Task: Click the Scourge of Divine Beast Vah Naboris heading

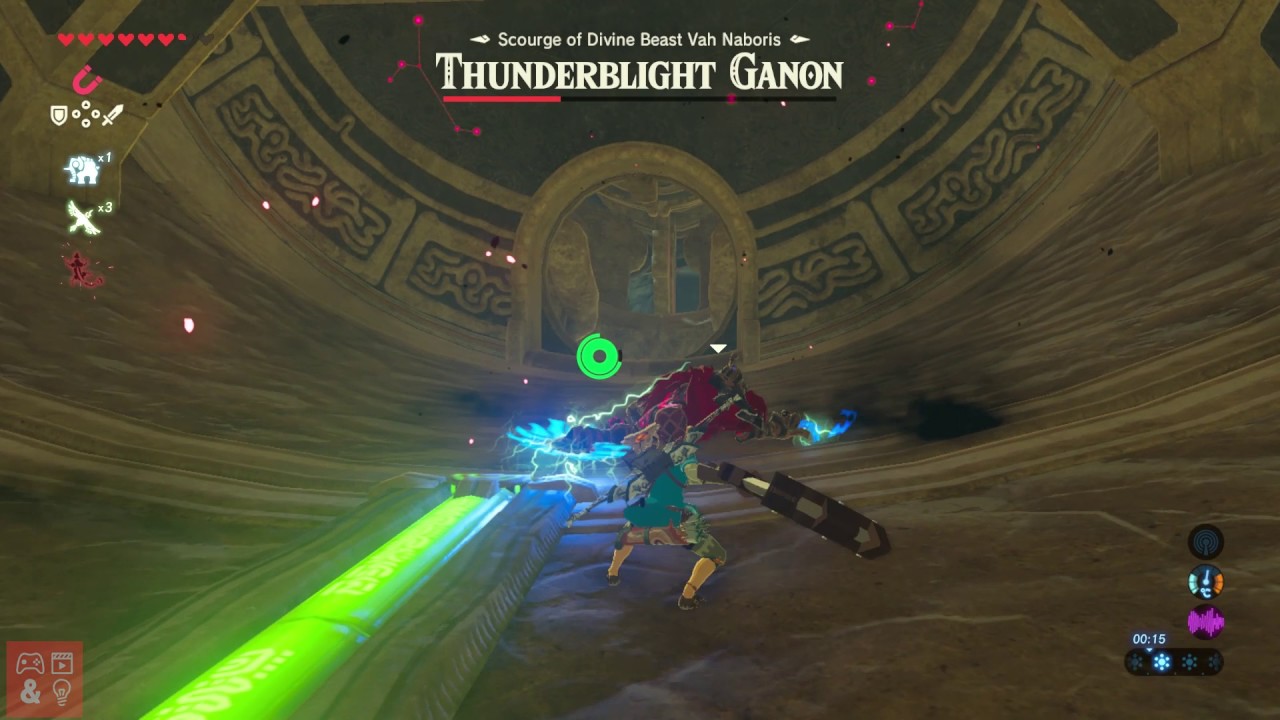Action: (640, 38)
